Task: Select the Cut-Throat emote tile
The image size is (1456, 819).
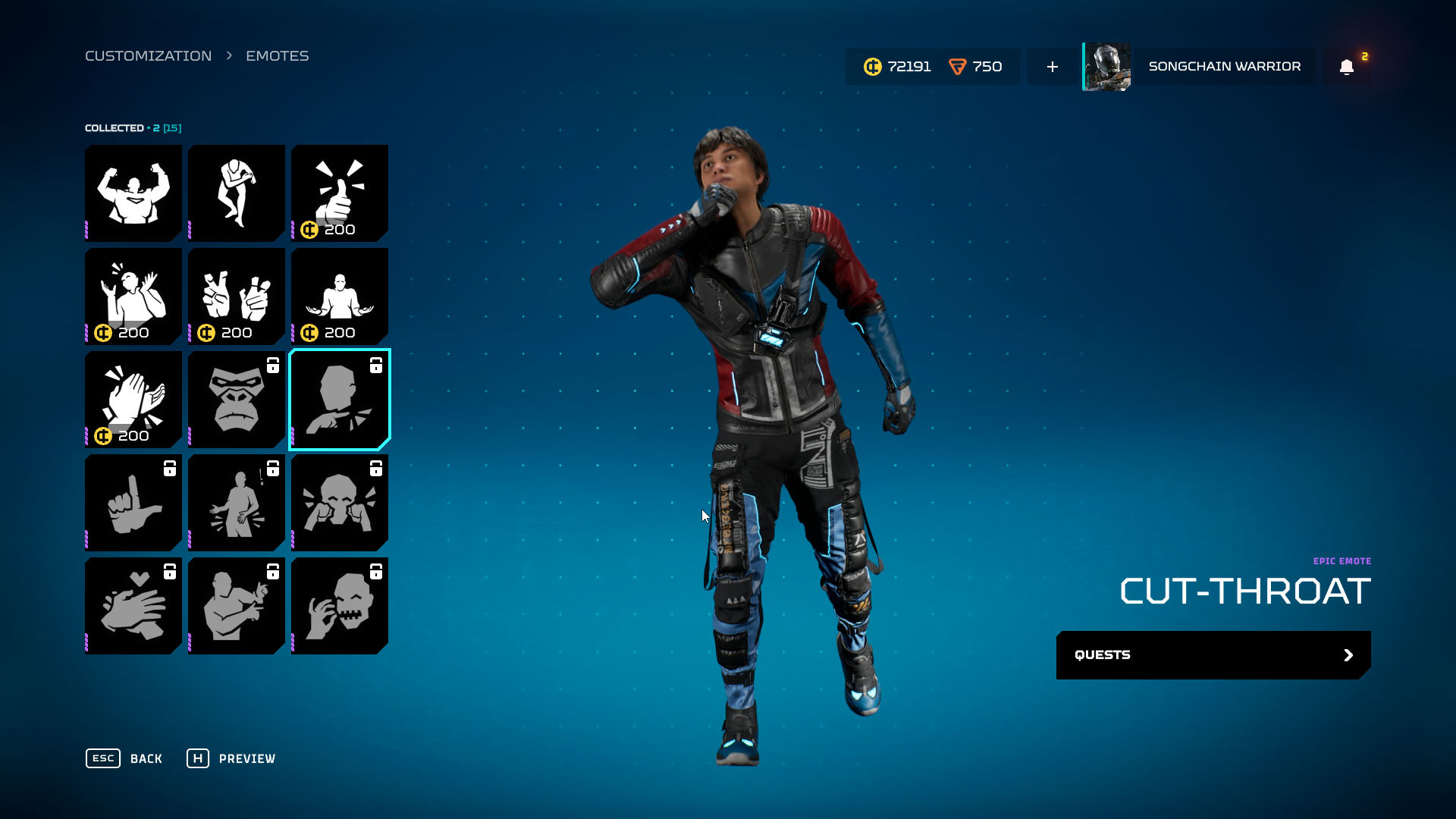Action: coord(340,400)
